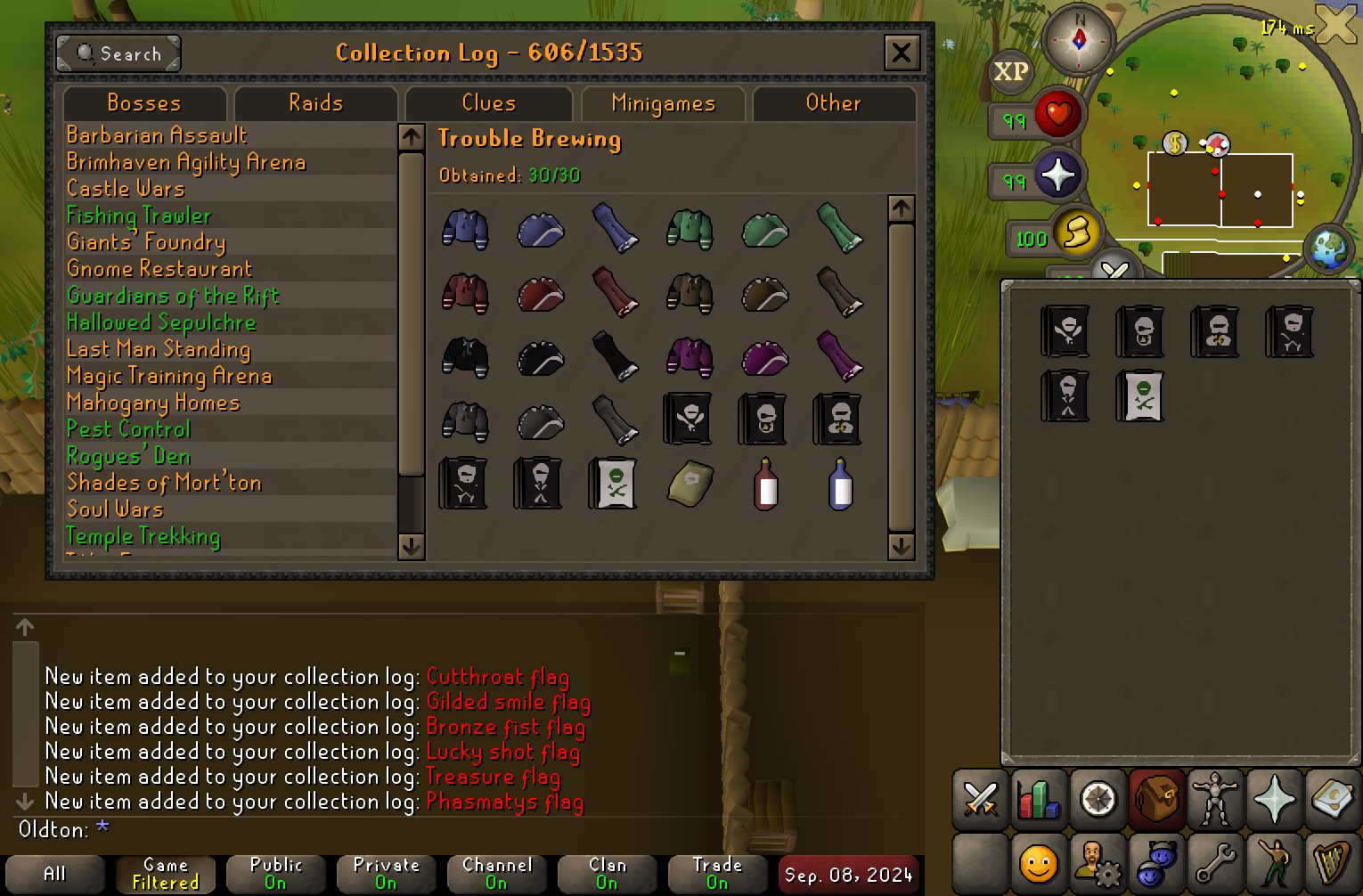Open the Skills stats panel
The image size is (1363, 896).
click(1038, 799)
